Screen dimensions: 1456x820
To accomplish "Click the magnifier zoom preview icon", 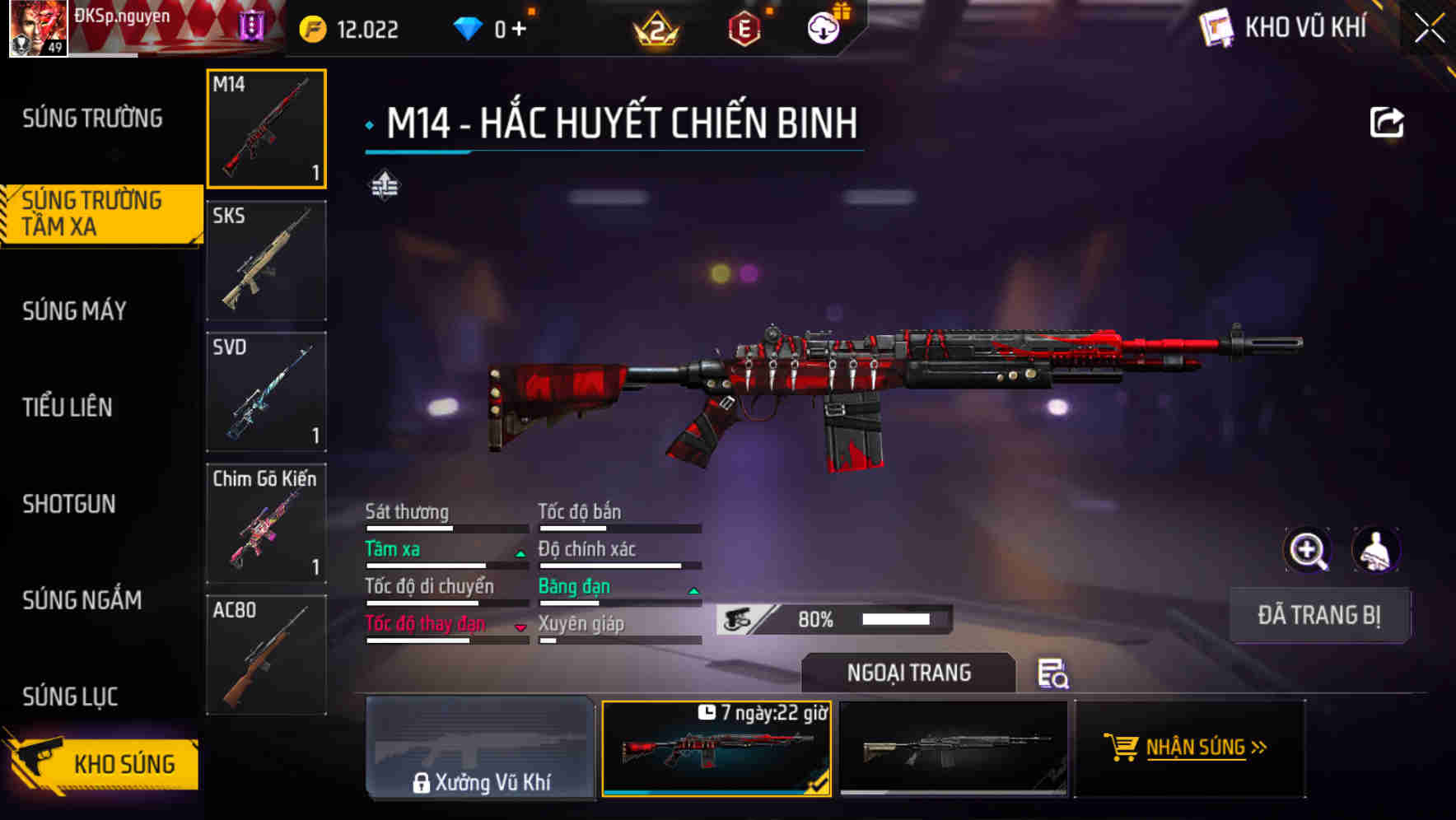I will tap(1308, 550).
